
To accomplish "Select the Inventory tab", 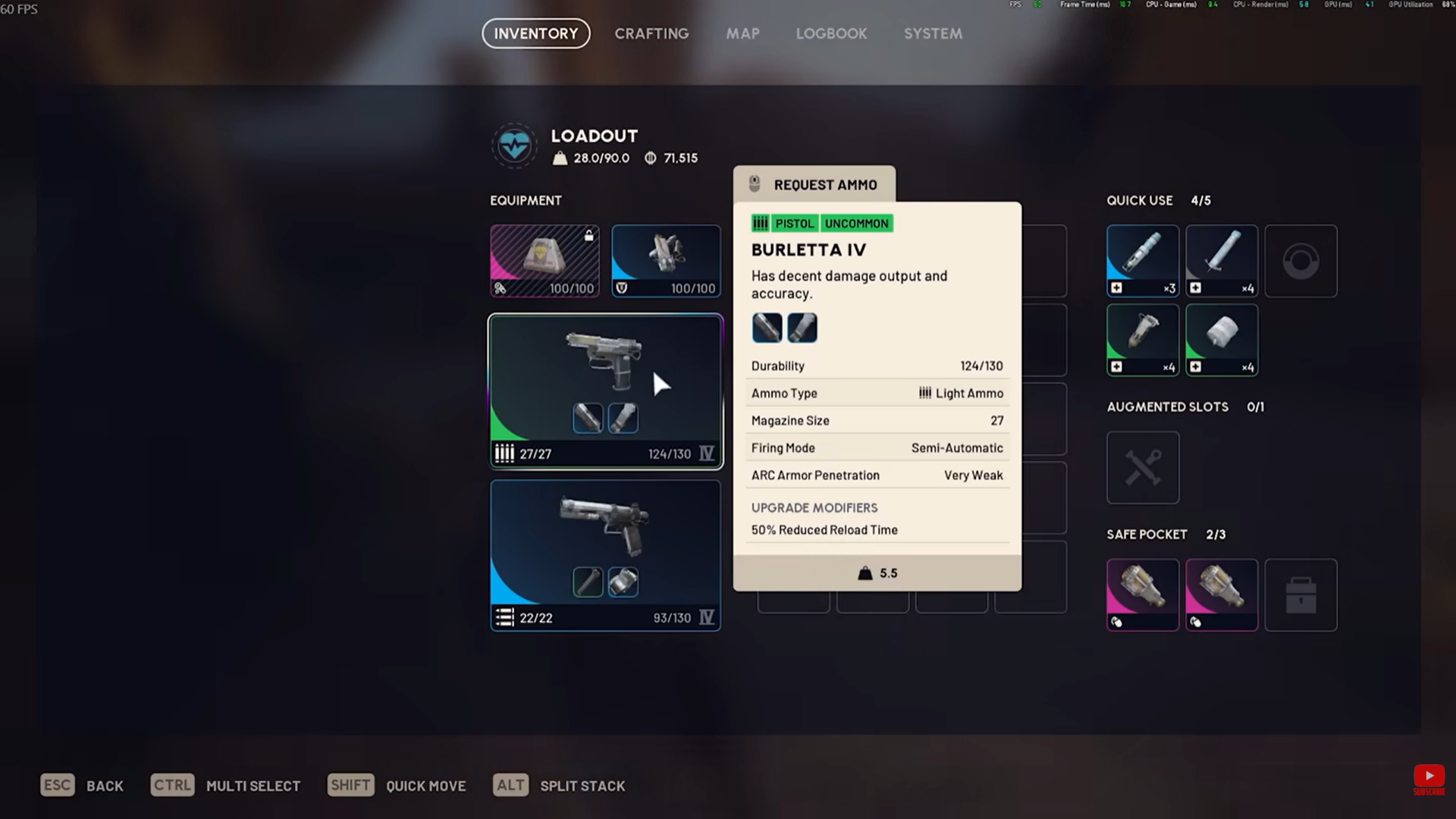I will point(536,33).
